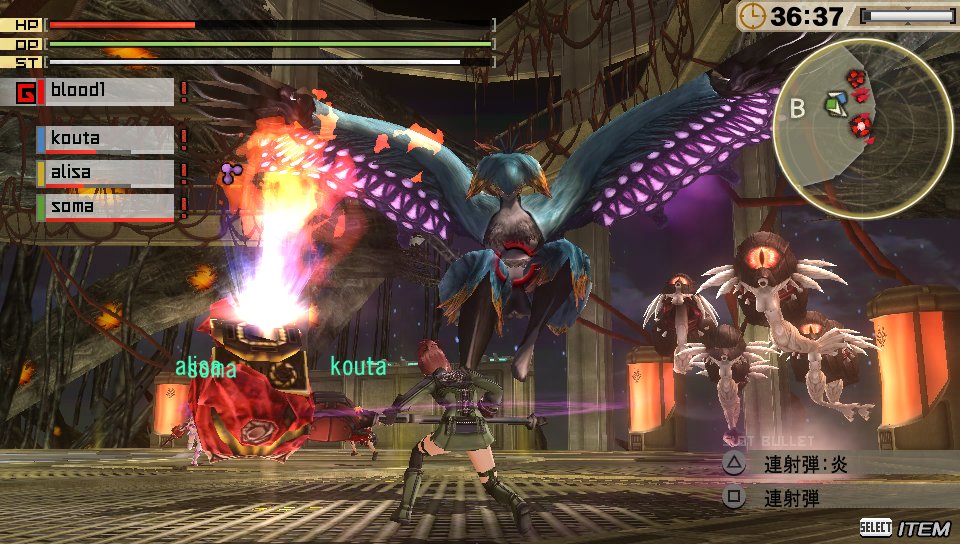The height and width of the screenshot is (544, 960).
Task: Select party member kouta
Action: 104,138
